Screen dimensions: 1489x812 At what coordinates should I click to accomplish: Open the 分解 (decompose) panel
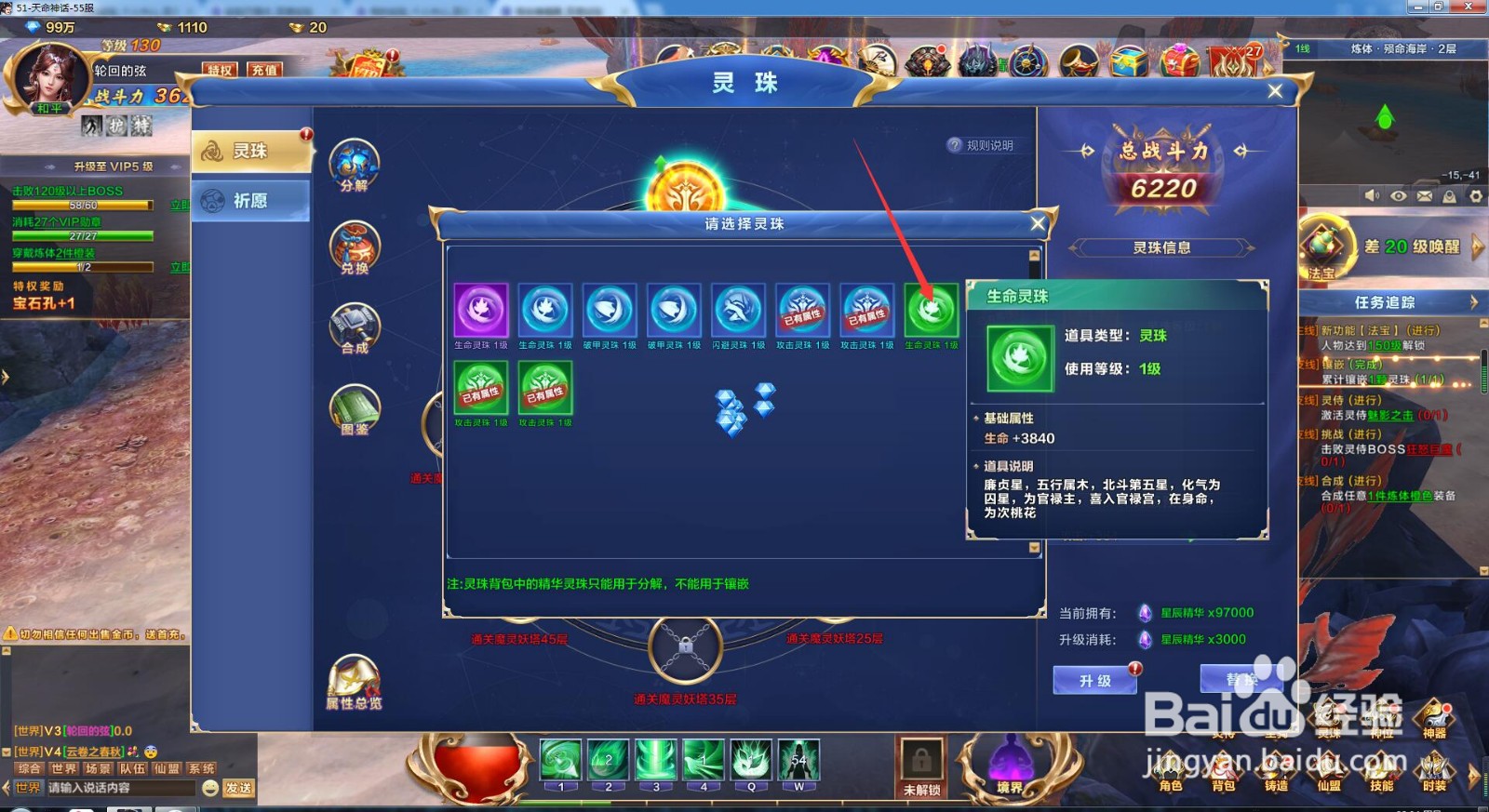coord(354,167)
